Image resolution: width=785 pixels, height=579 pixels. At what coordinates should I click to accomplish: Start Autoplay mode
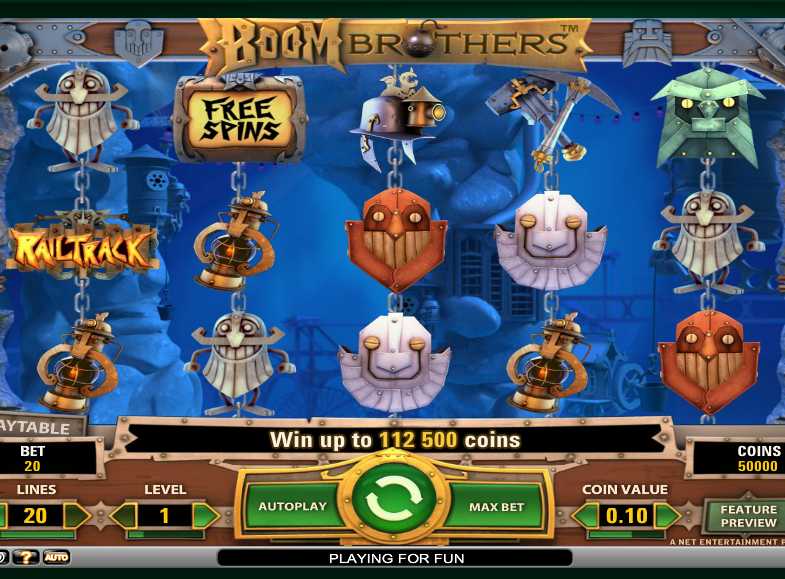pyautogui.click(x=292, y=506)
